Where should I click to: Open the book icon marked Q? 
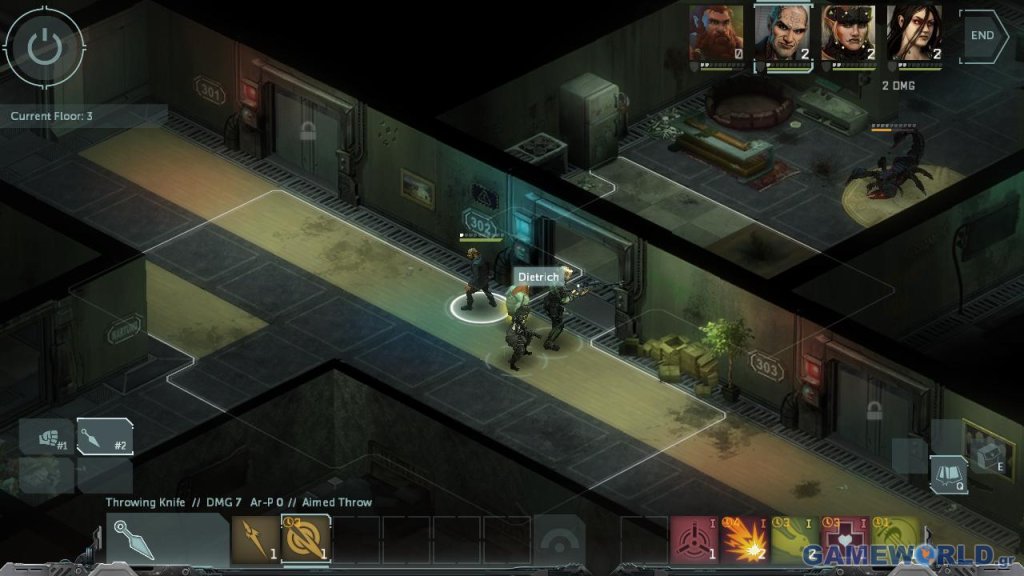[949, 474]
